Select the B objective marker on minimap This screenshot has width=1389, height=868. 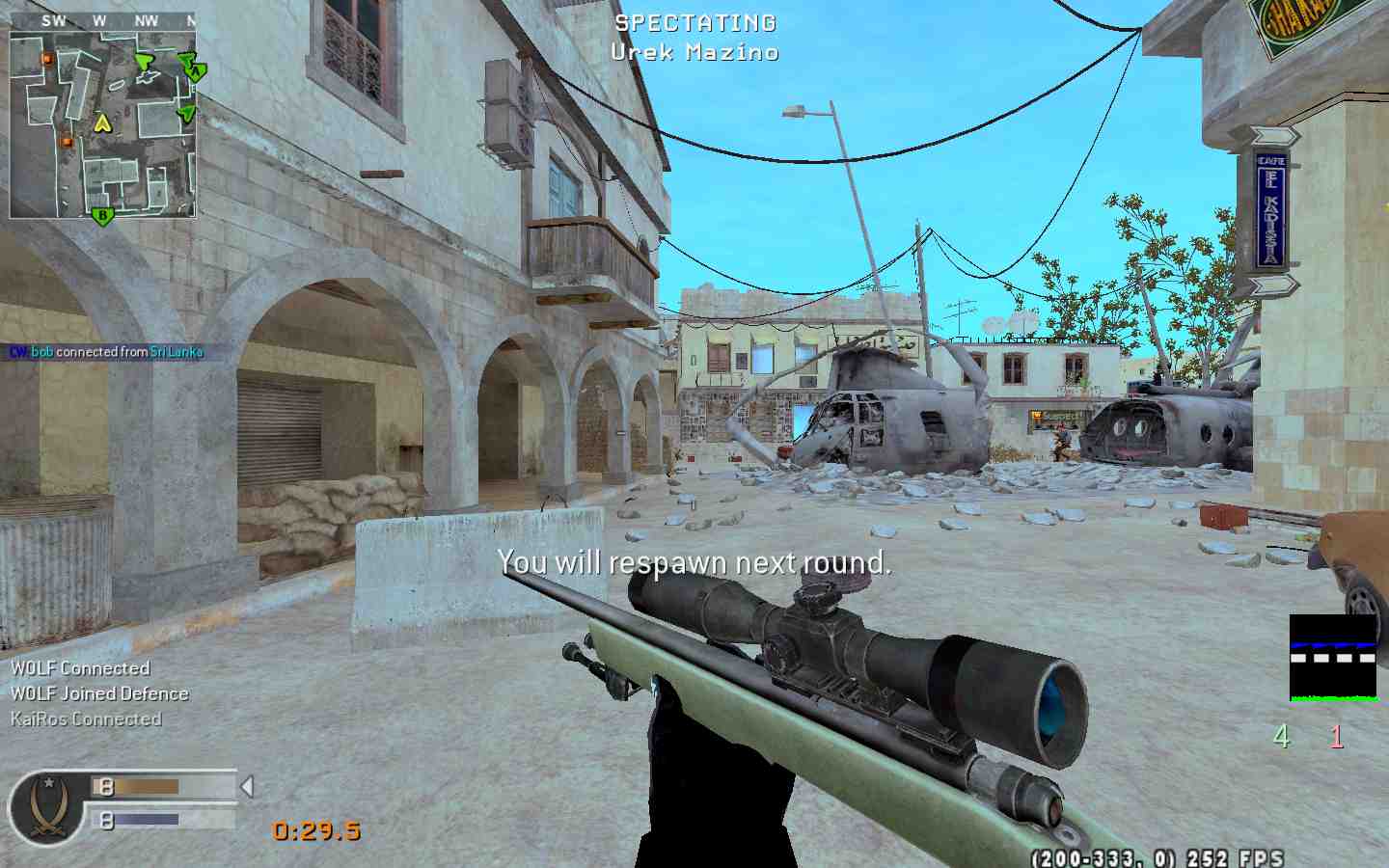tap(101, 215)
